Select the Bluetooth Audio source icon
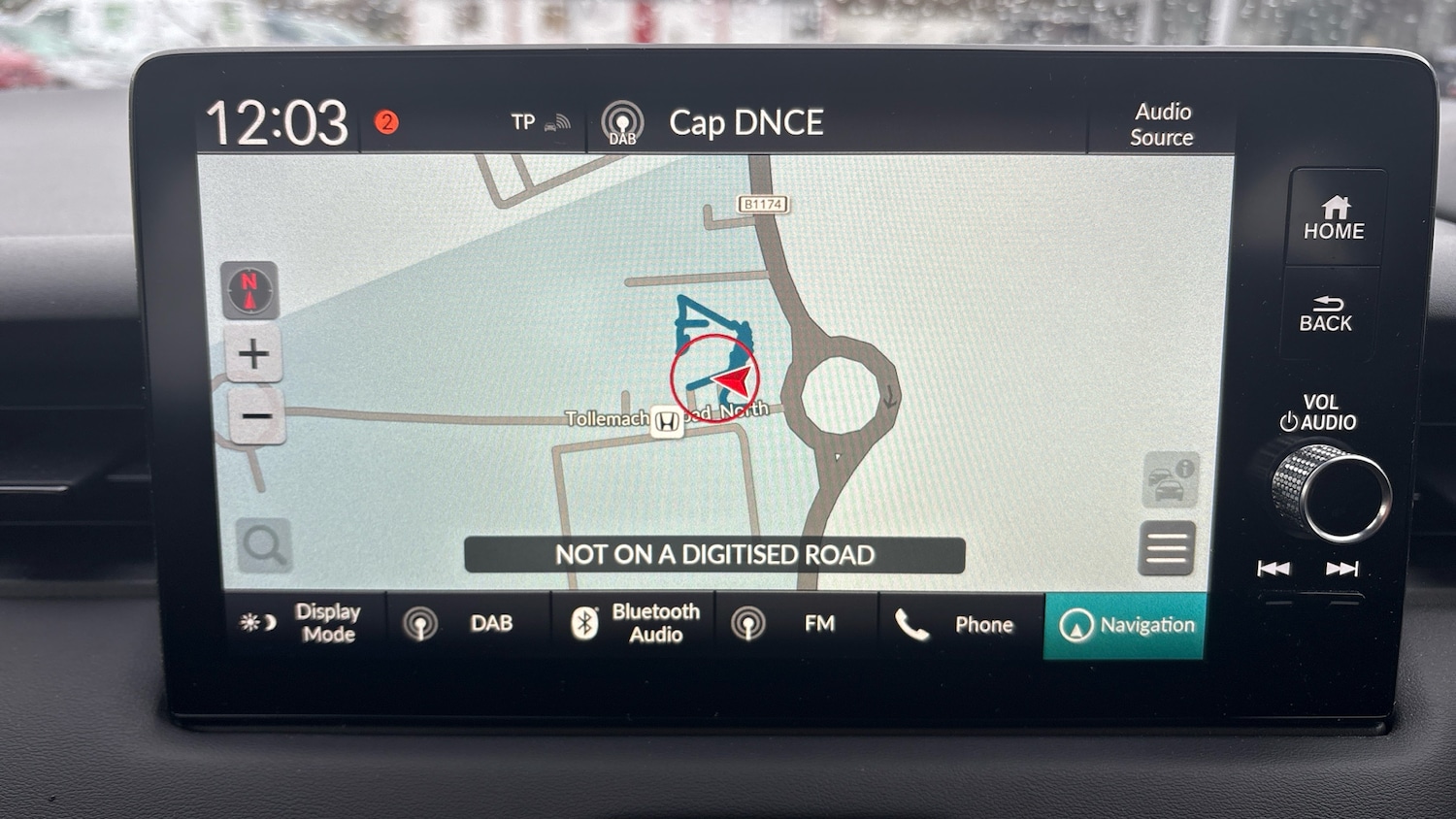Screen dimensions: 1456x819 pyautogui.click(x=586, y=622)
